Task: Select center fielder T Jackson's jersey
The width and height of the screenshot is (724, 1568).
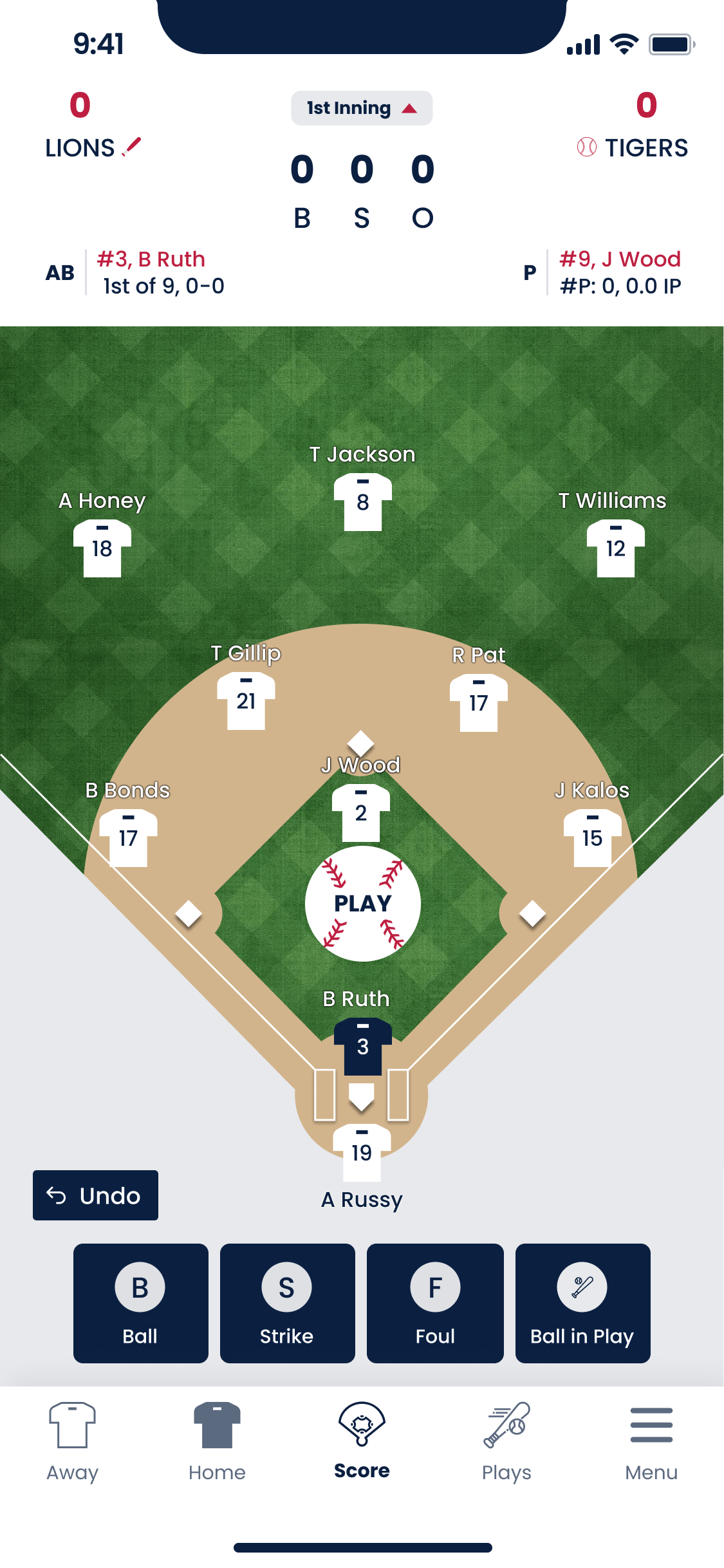Action: point(362,502)
